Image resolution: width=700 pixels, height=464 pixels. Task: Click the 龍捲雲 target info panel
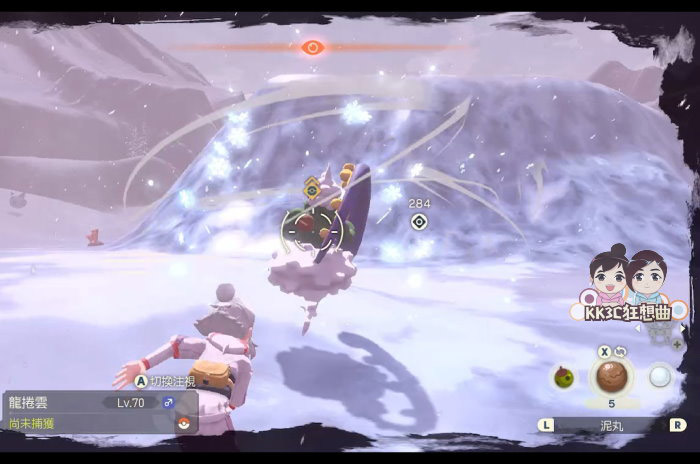[x=100, y=412]
